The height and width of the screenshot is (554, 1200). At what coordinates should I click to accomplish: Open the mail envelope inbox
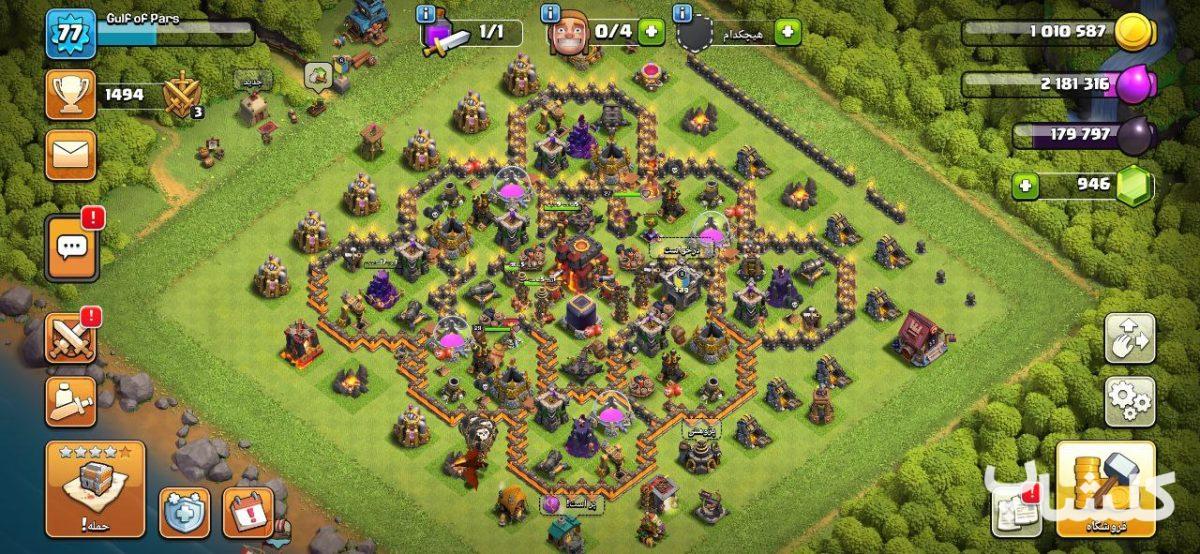[x=71, y=155]
